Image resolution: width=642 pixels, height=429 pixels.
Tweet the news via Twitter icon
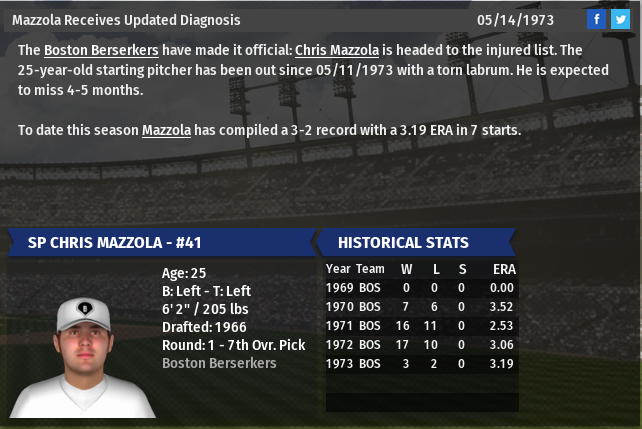pyautogui.click(x=620, y=19)
